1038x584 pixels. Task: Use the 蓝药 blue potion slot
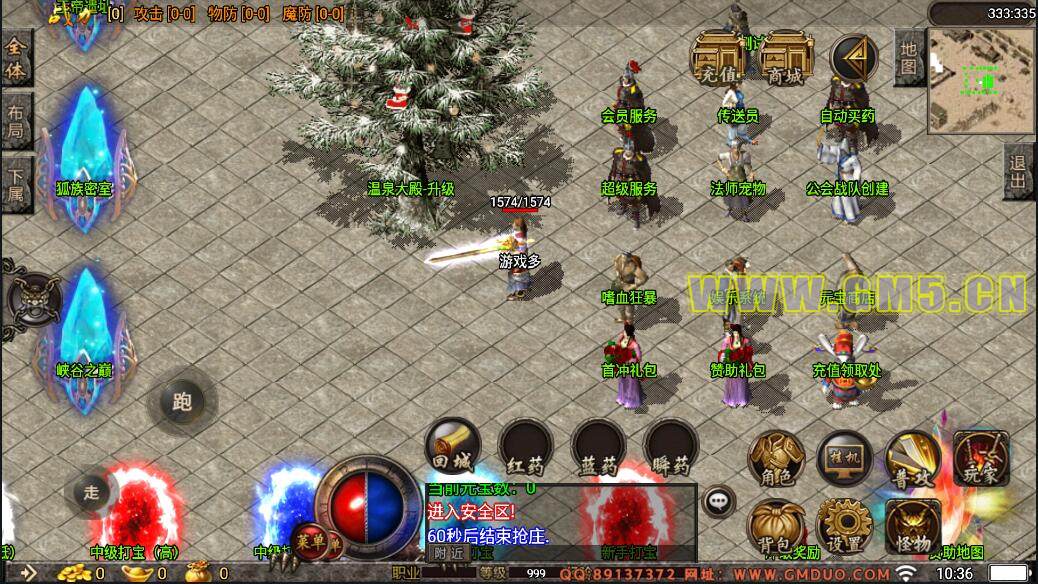[x=598, y=445]
